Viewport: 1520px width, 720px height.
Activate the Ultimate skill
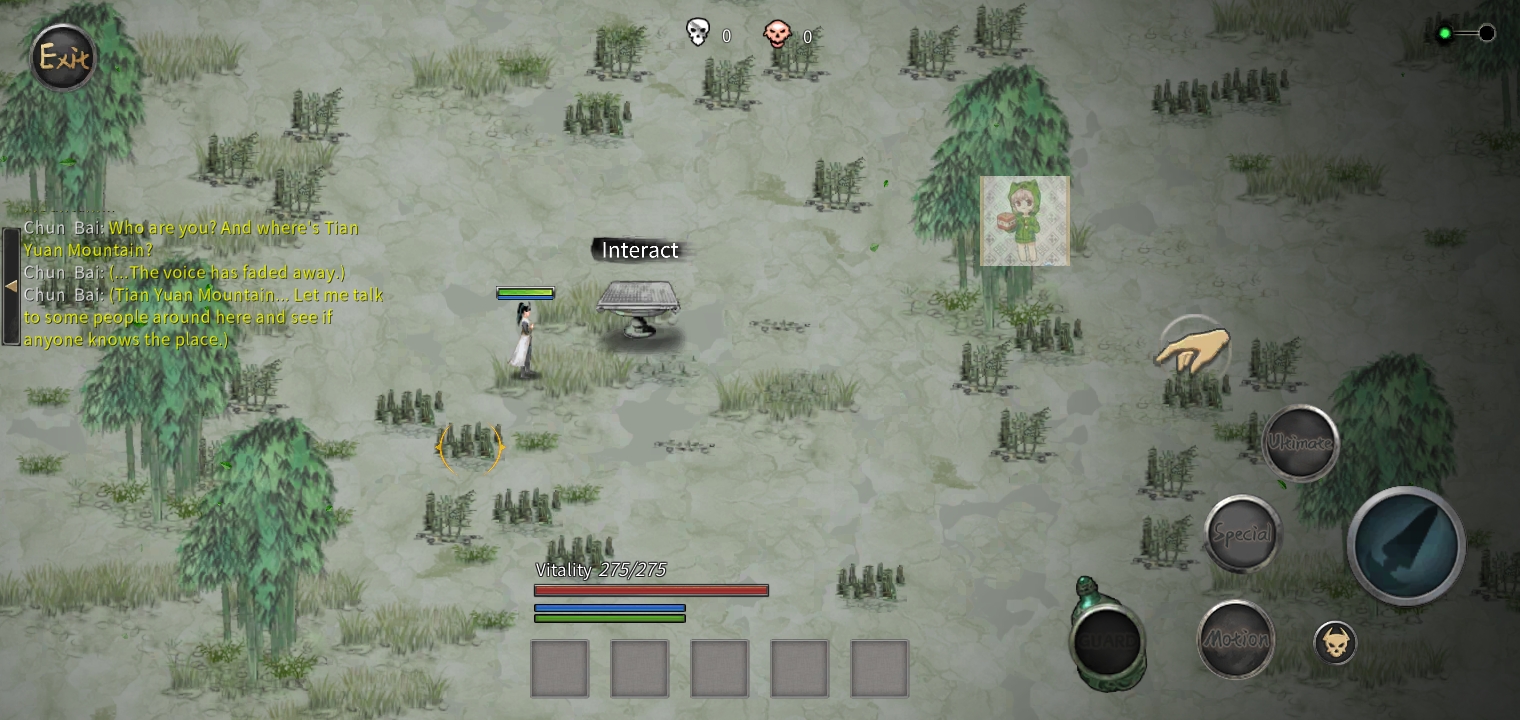(x=1299, y=442)
